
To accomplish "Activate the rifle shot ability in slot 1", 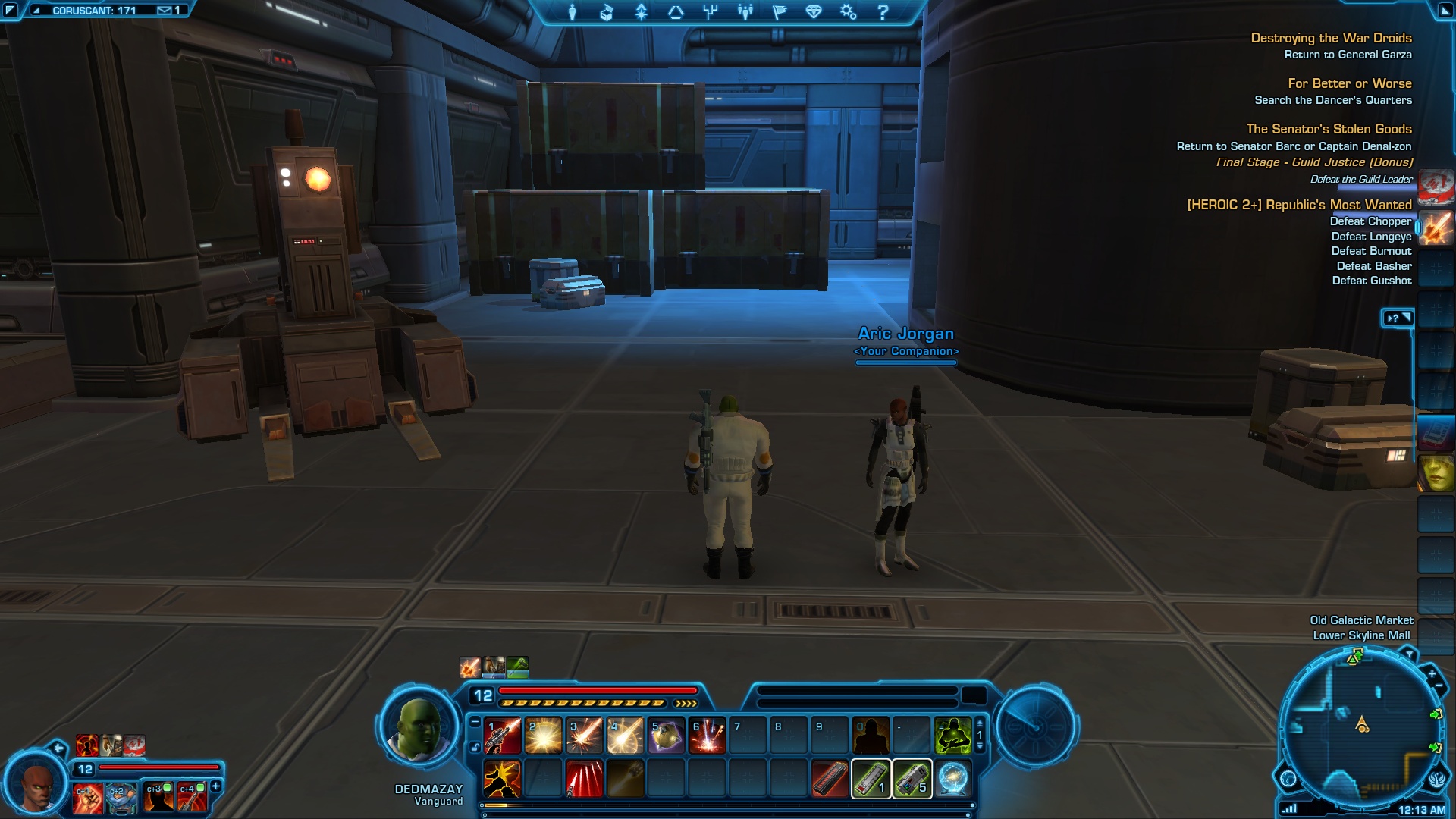I will coord(502,736).
